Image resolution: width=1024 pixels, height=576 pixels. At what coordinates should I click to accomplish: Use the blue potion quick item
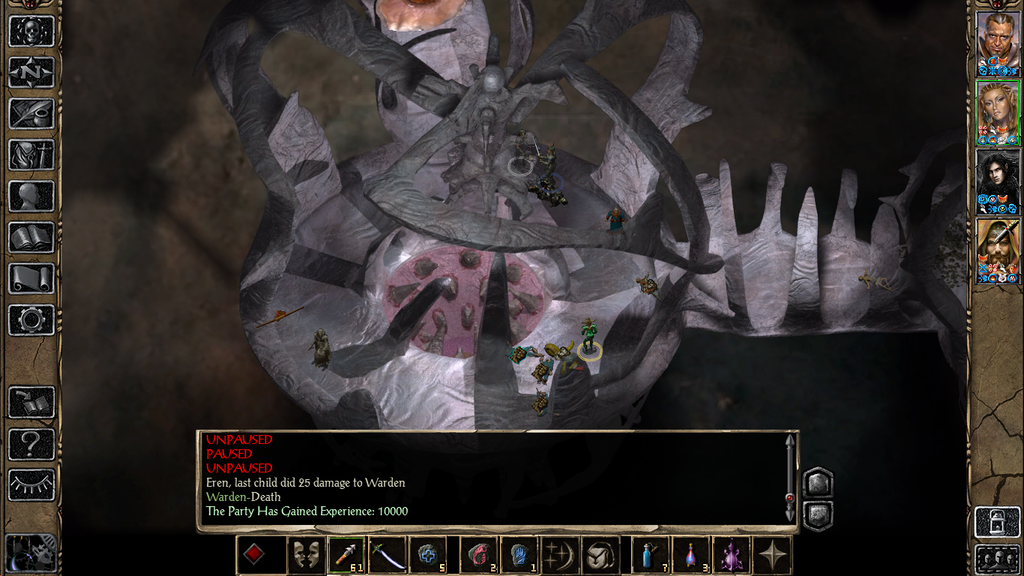click(x=650, y=555)
